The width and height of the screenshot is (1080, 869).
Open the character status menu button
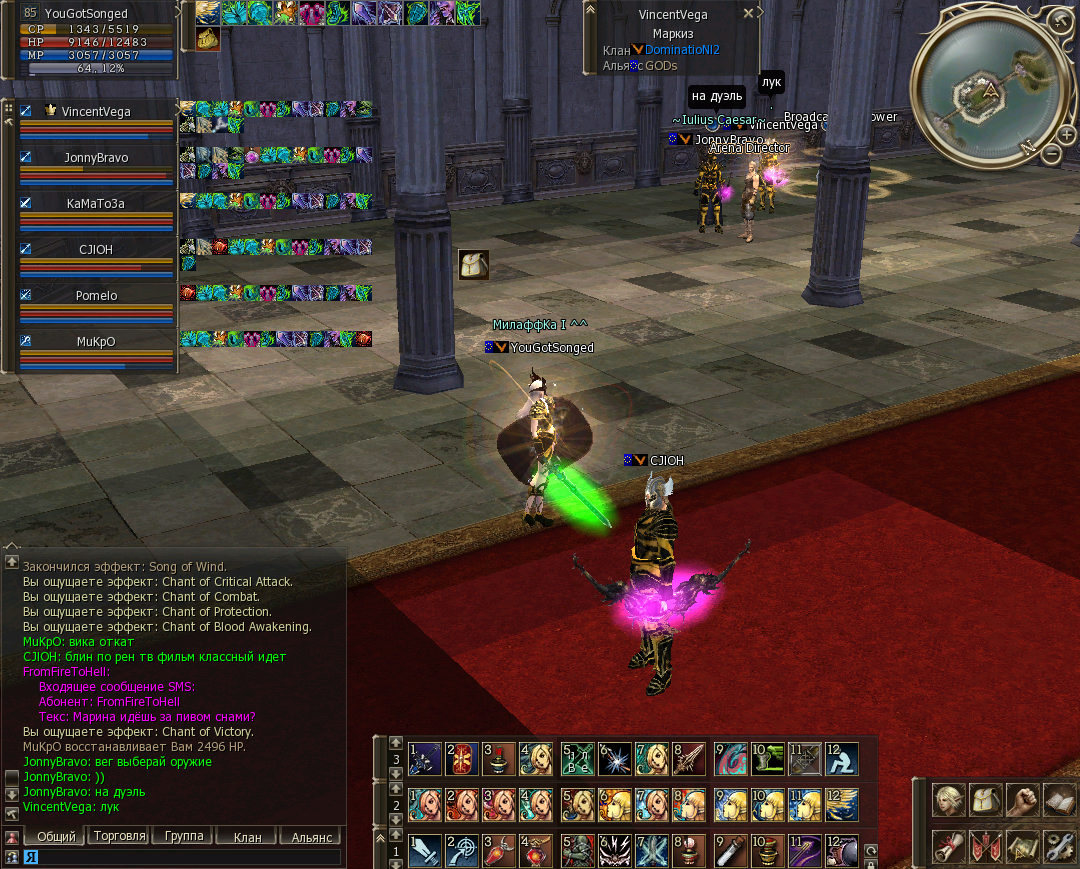[948, 801]
